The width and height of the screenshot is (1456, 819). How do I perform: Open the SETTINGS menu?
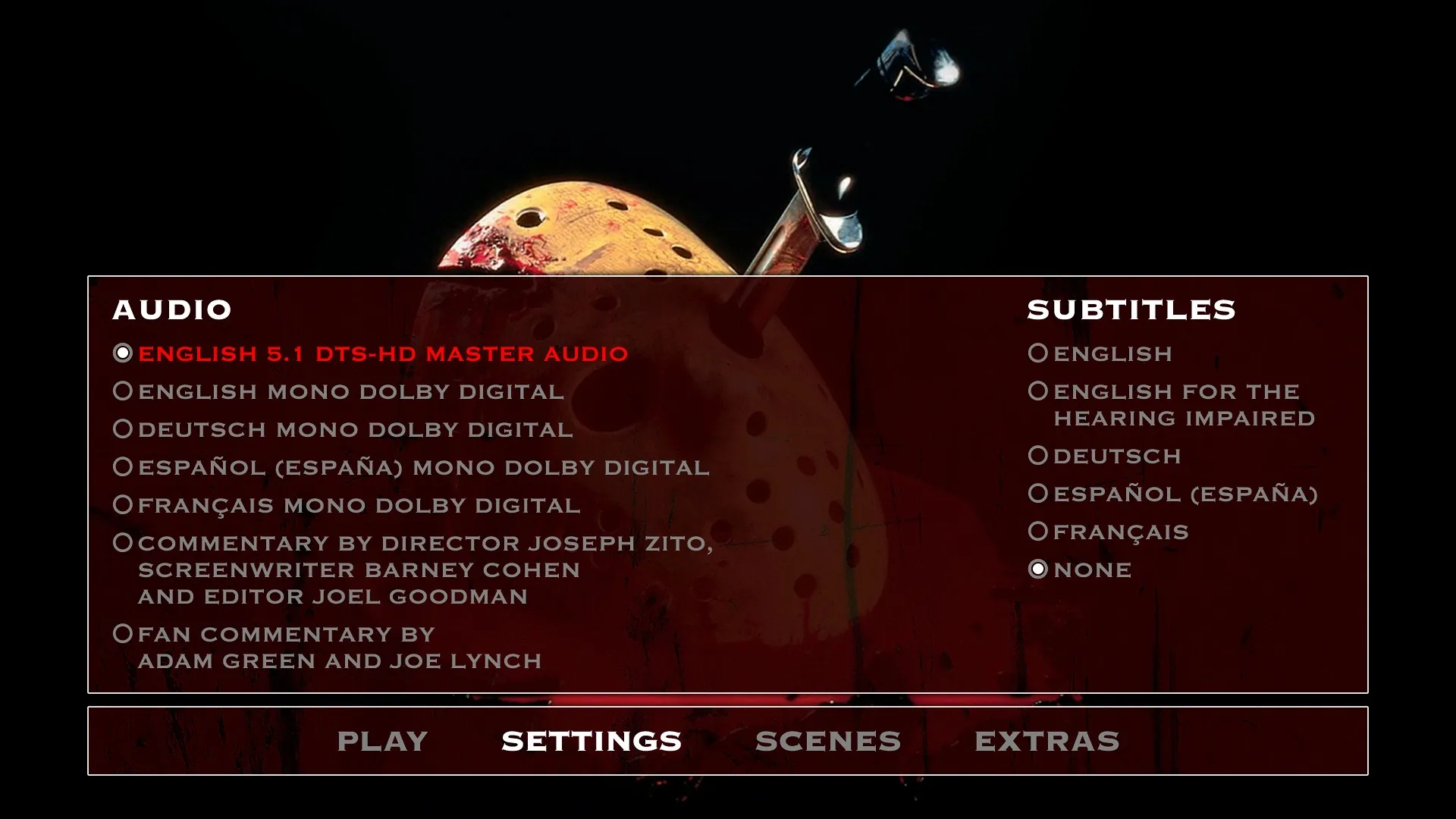click(x=589, y=740)
